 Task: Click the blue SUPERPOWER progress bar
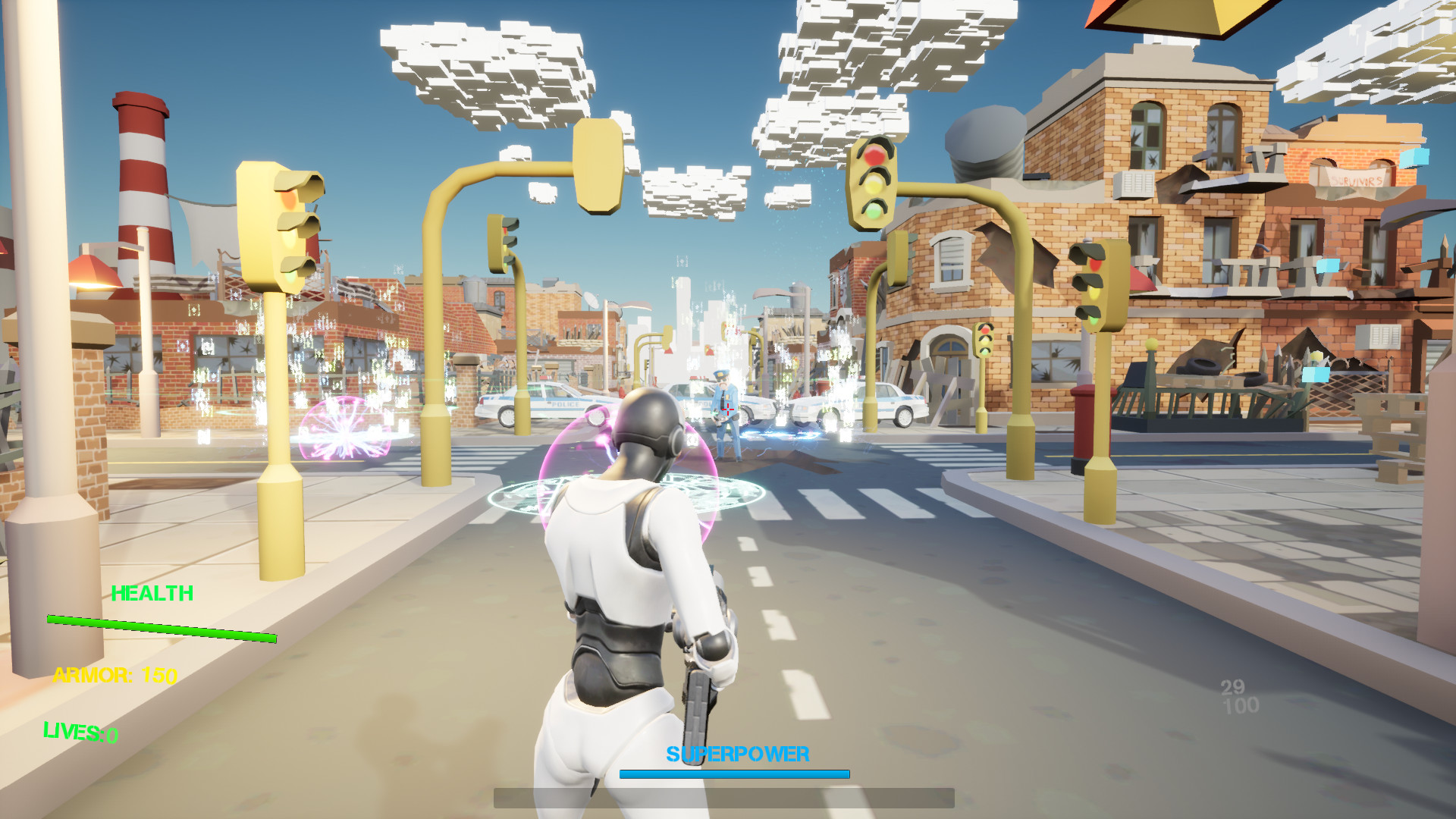pos(734,774)
